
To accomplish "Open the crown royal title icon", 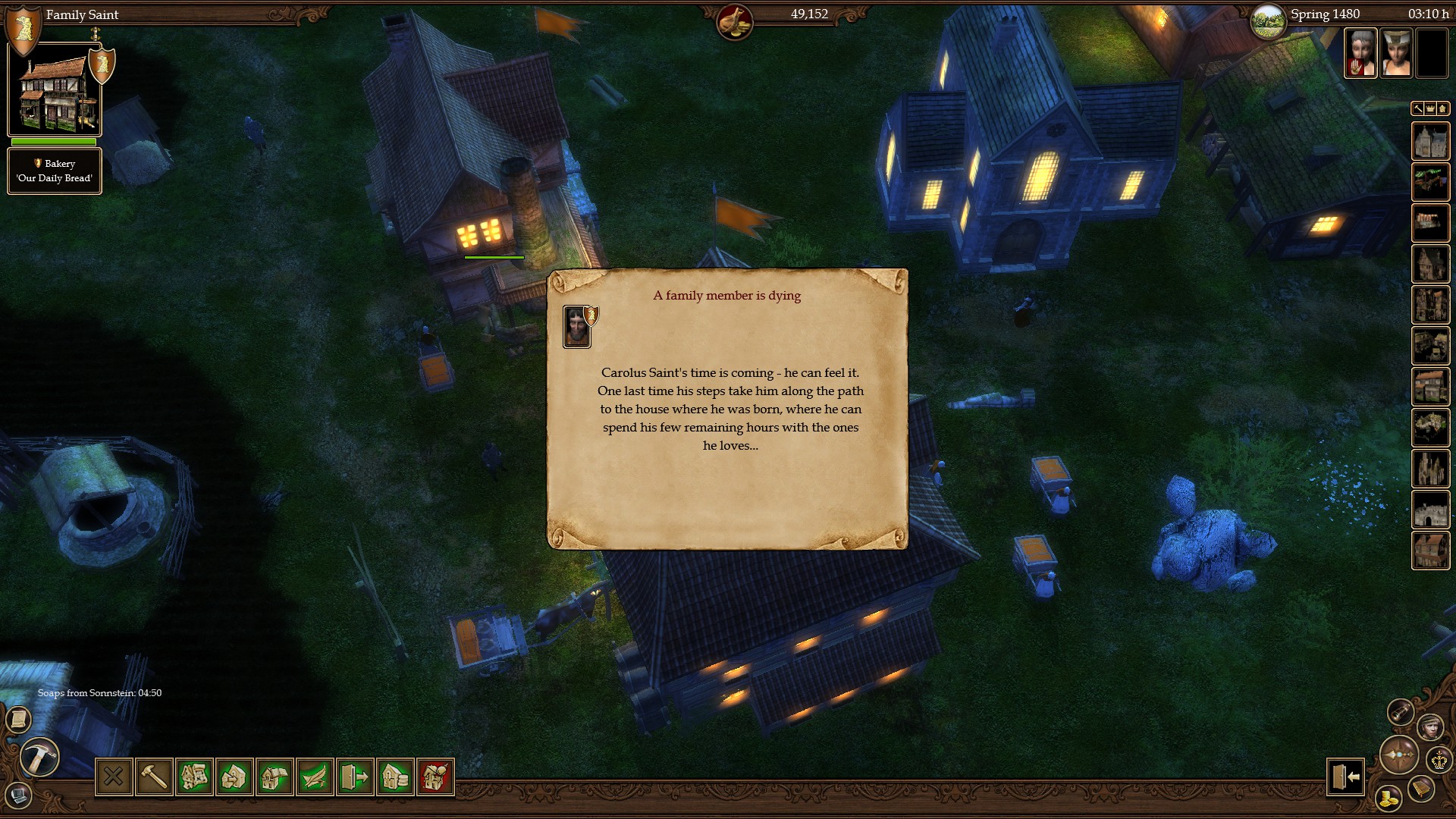I will point(1439,760).
